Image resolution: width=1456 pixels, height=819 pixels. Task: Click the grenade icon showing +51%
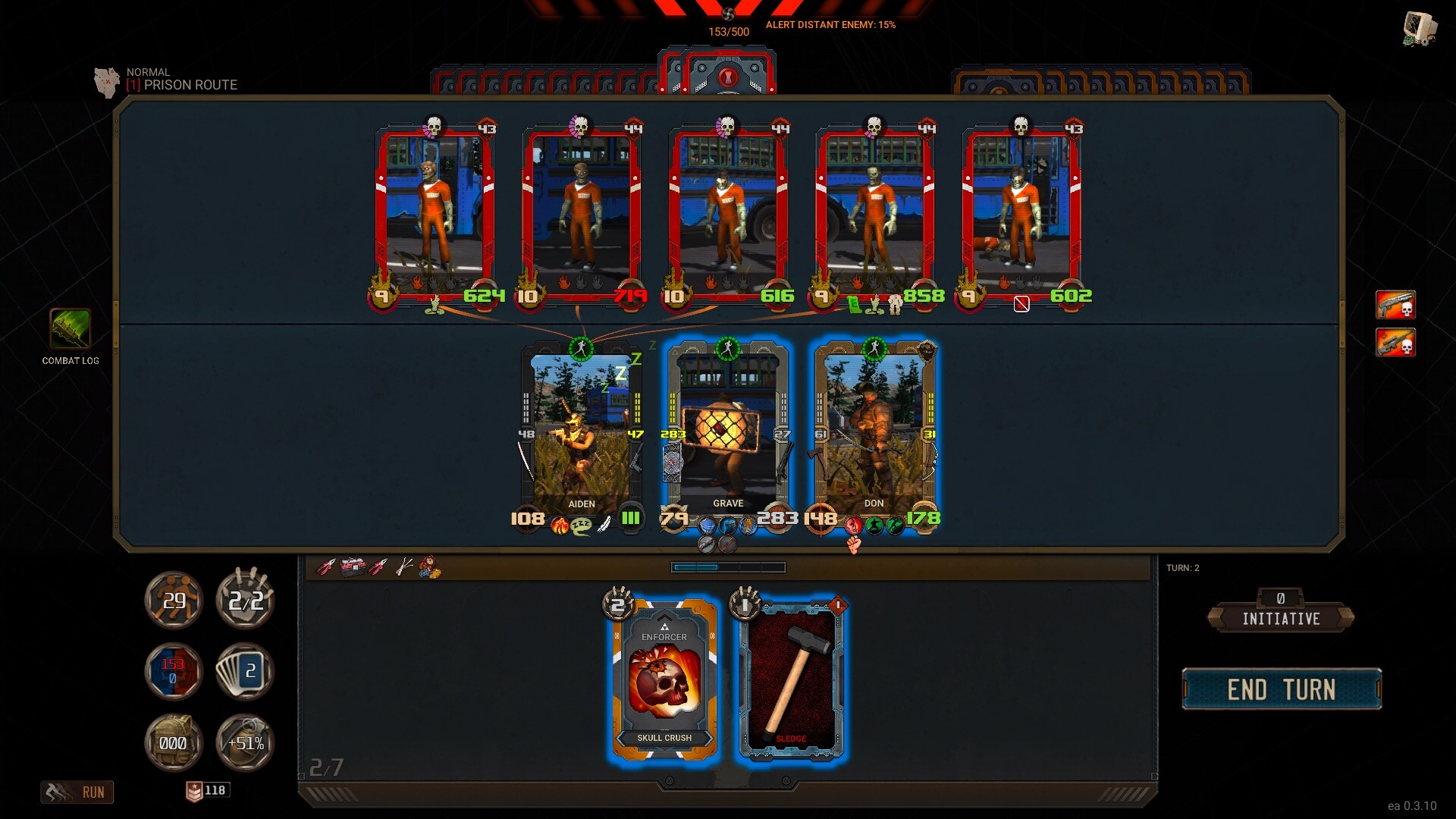pyautogui.click(x=244, y=743)
